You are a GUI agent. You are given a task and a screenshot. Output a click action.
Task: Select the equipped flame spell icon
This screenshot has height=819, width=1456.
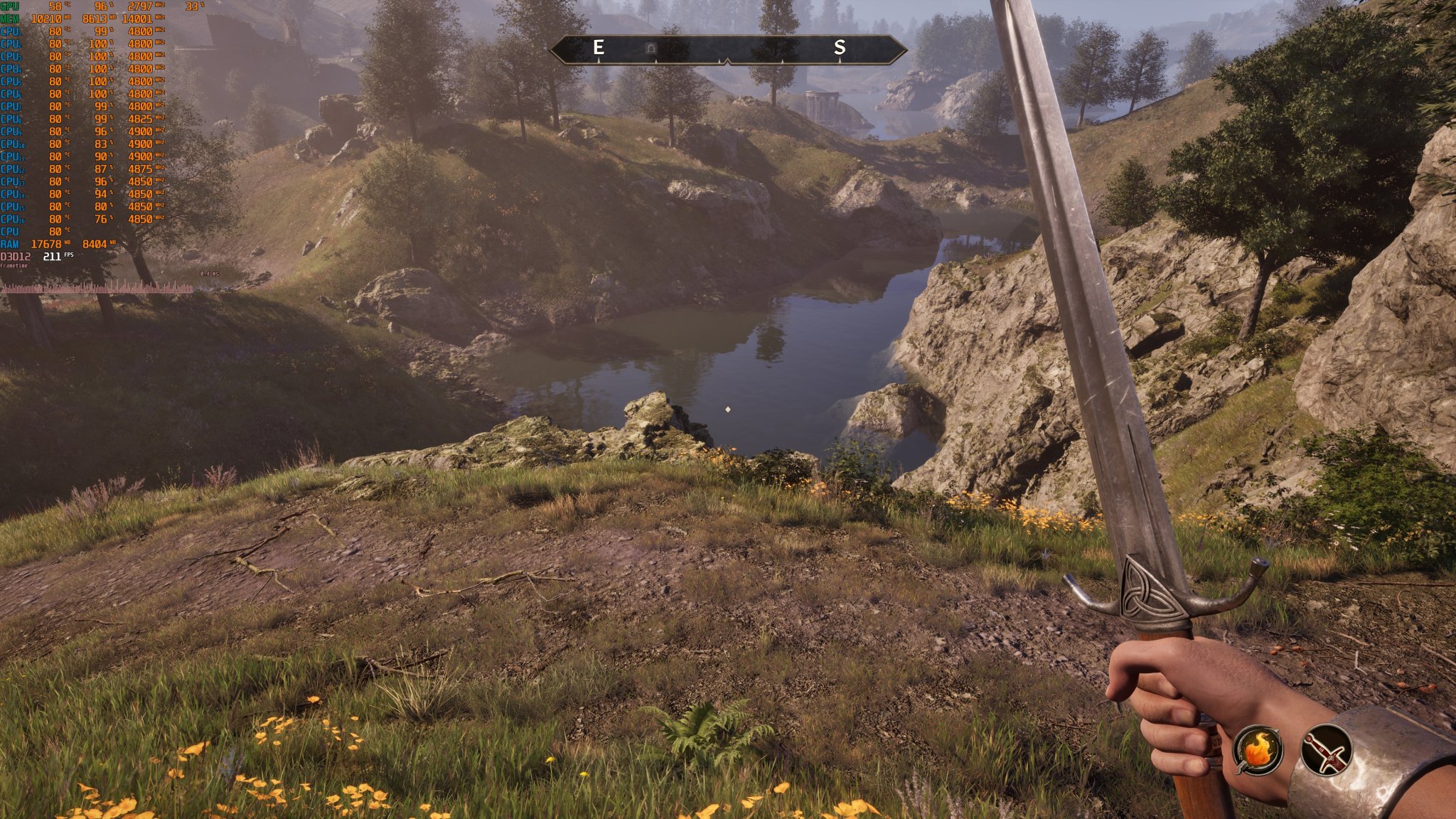click(1259, 749)
